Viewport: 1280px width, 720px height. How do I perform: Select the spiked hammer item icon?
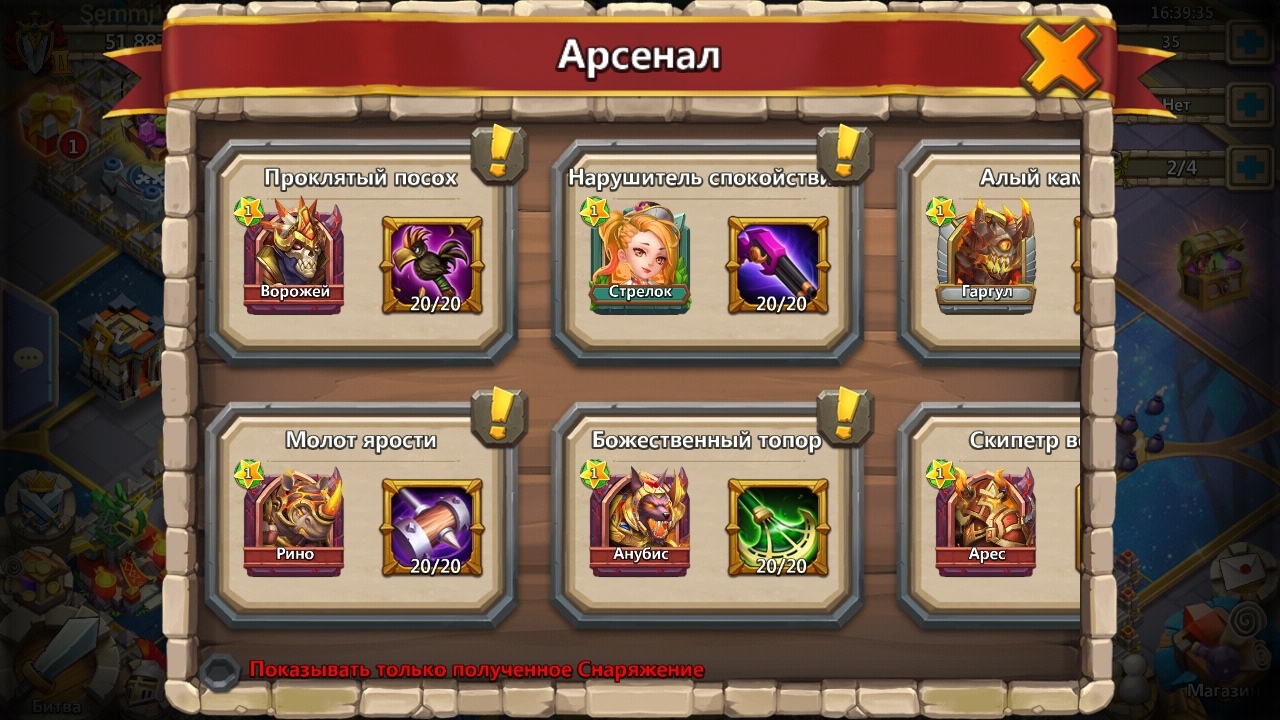pos(432,527)
